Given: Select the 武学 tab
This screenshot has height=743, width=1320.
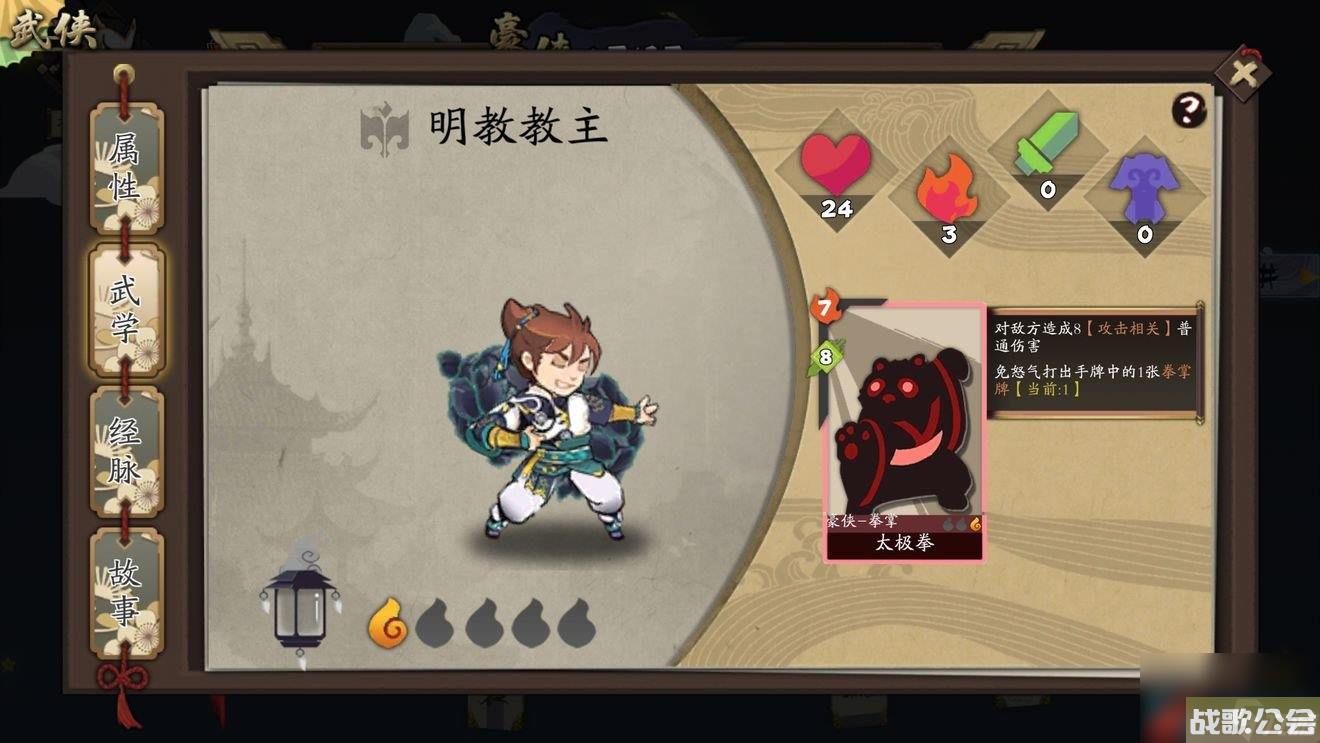Looking at the screenshot, I should (125, 310).
